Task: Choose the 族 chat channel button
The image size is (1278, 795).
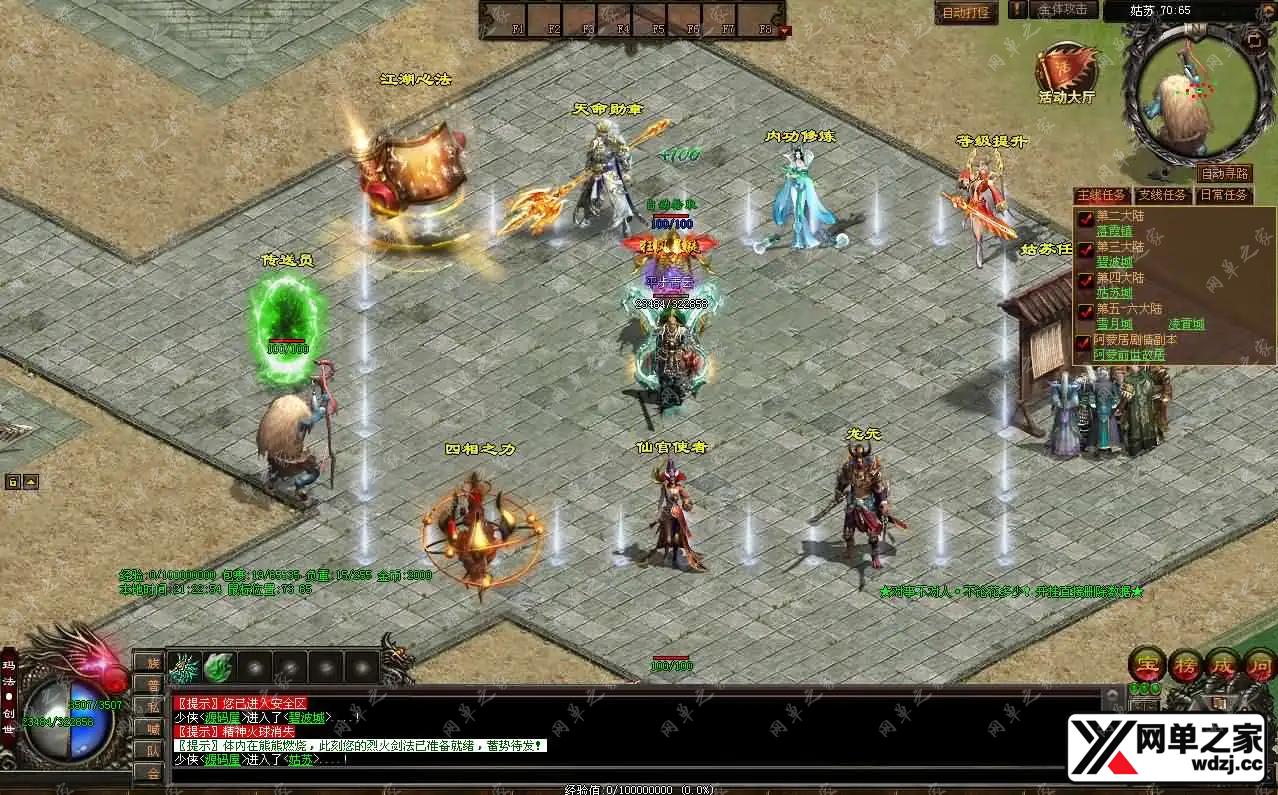Action: click(x=151, y=661)
